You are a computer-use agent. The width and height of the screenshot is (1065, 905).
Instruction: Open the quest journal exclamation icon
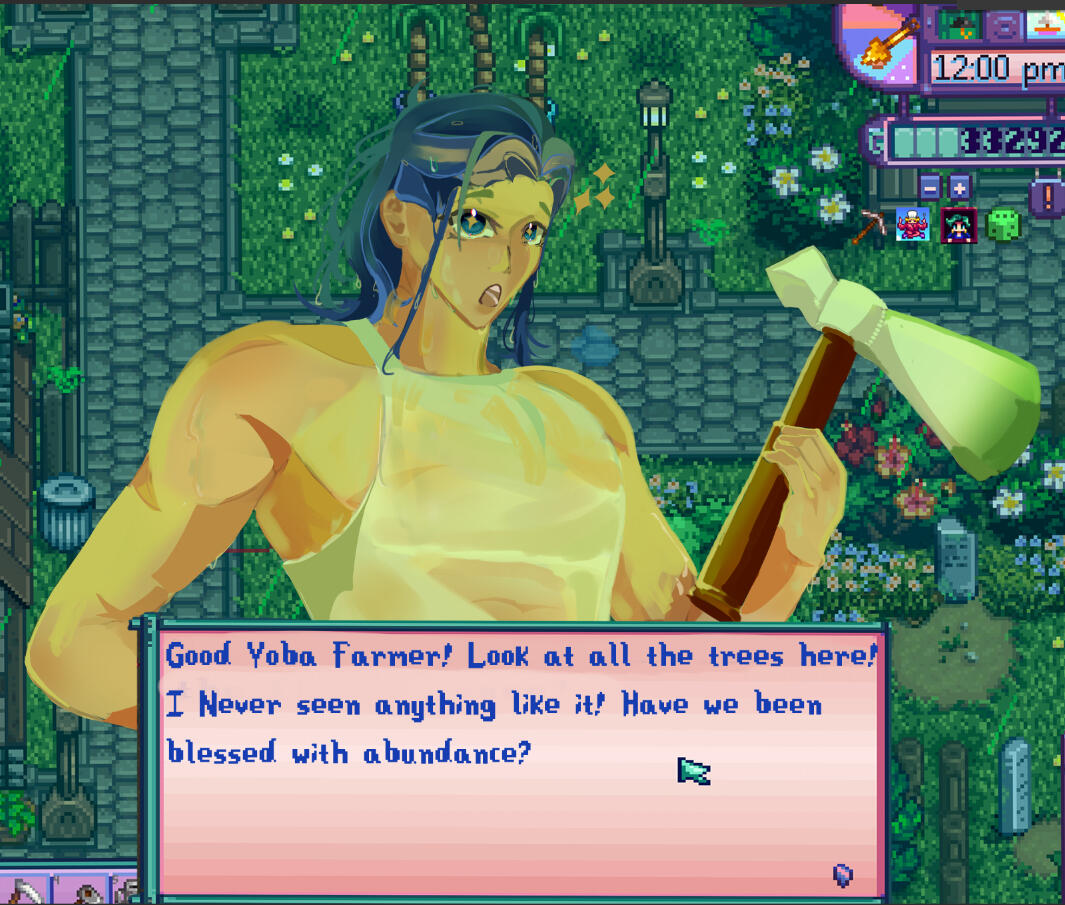tap(1047, 193)
